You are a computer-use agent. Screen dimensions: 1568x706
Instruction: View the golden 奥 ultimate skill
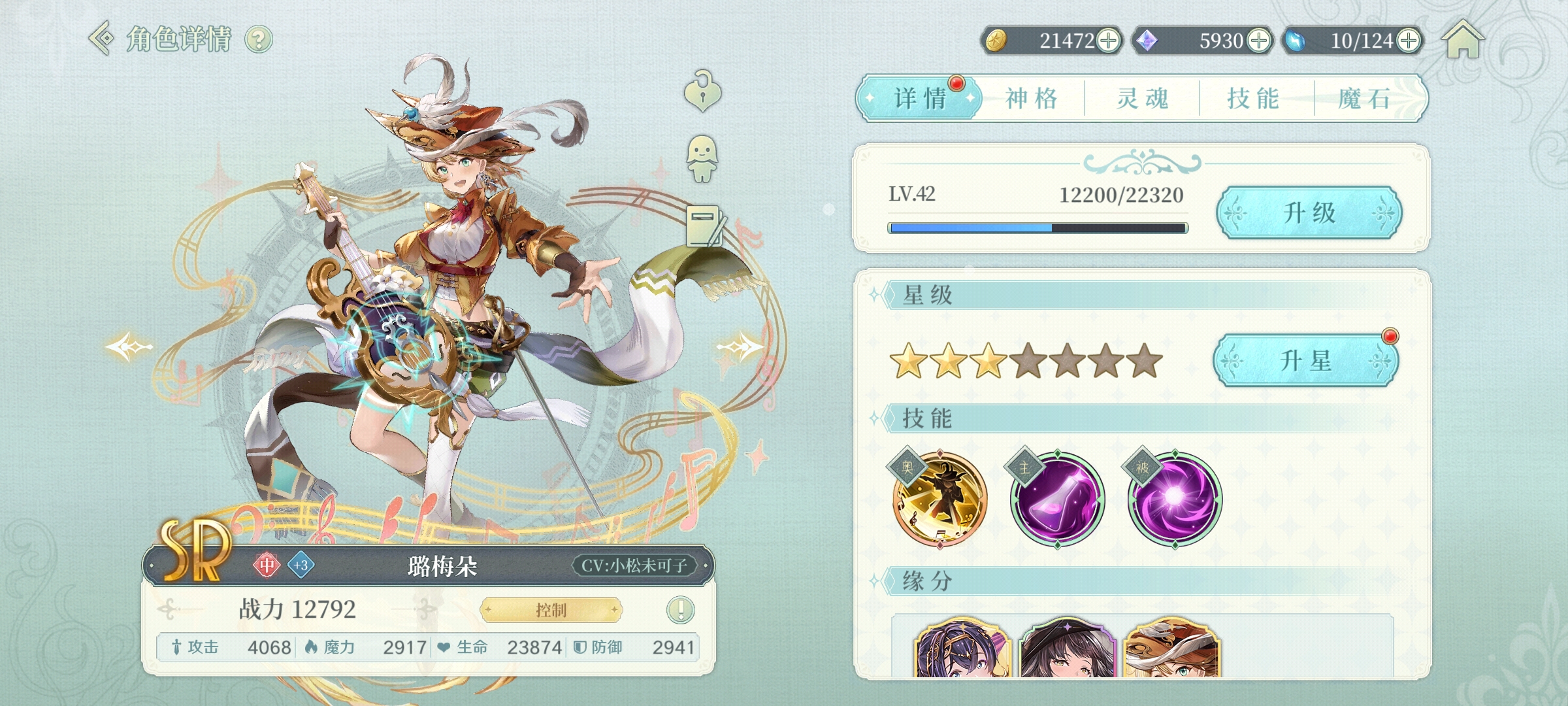939,499
